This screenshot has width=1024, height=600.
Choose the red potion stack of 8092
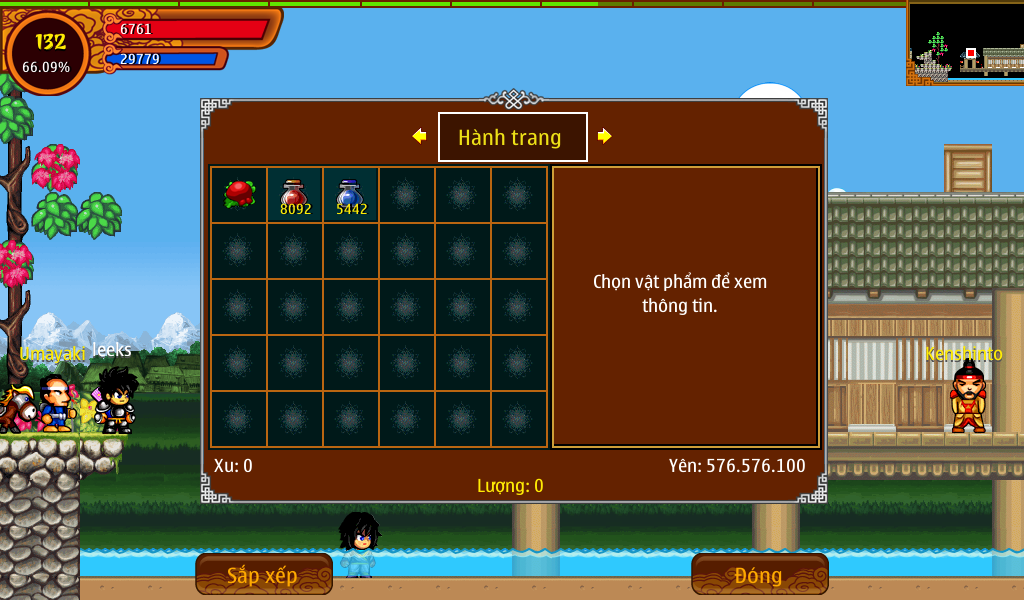[x=295, y=194]
